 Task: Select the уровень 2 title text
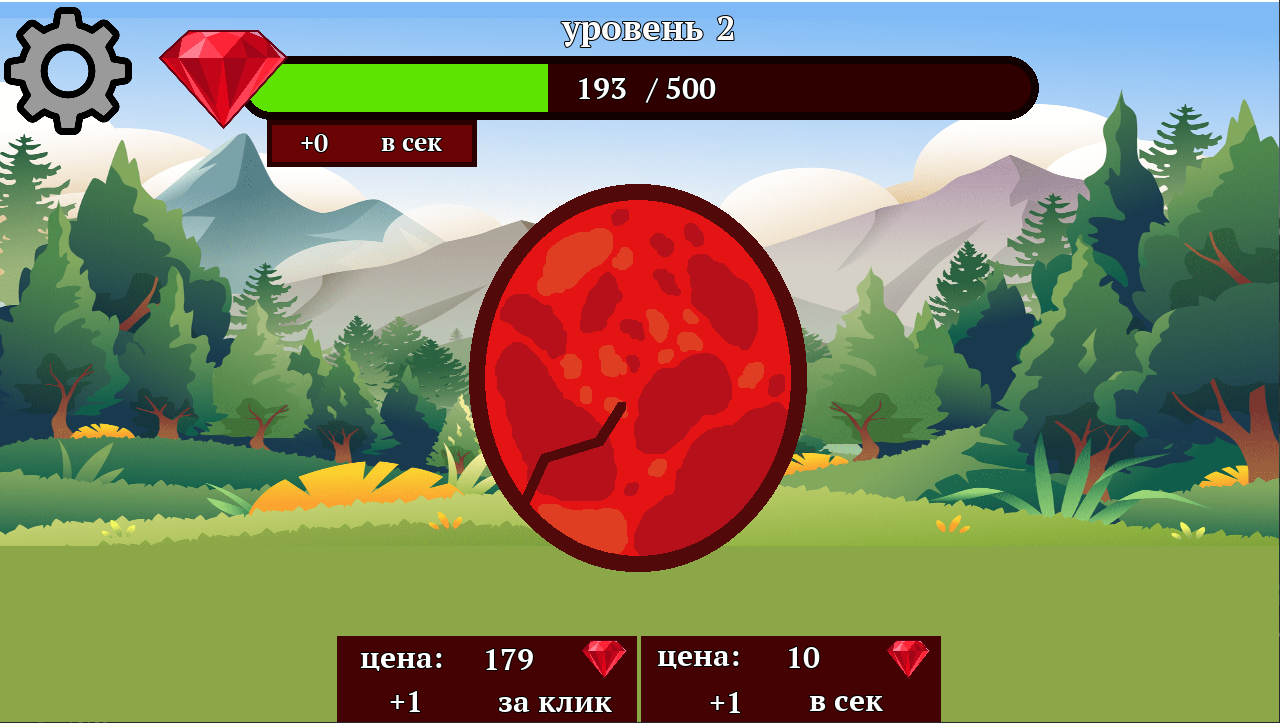pyautogui.click(x=647, y=30)
